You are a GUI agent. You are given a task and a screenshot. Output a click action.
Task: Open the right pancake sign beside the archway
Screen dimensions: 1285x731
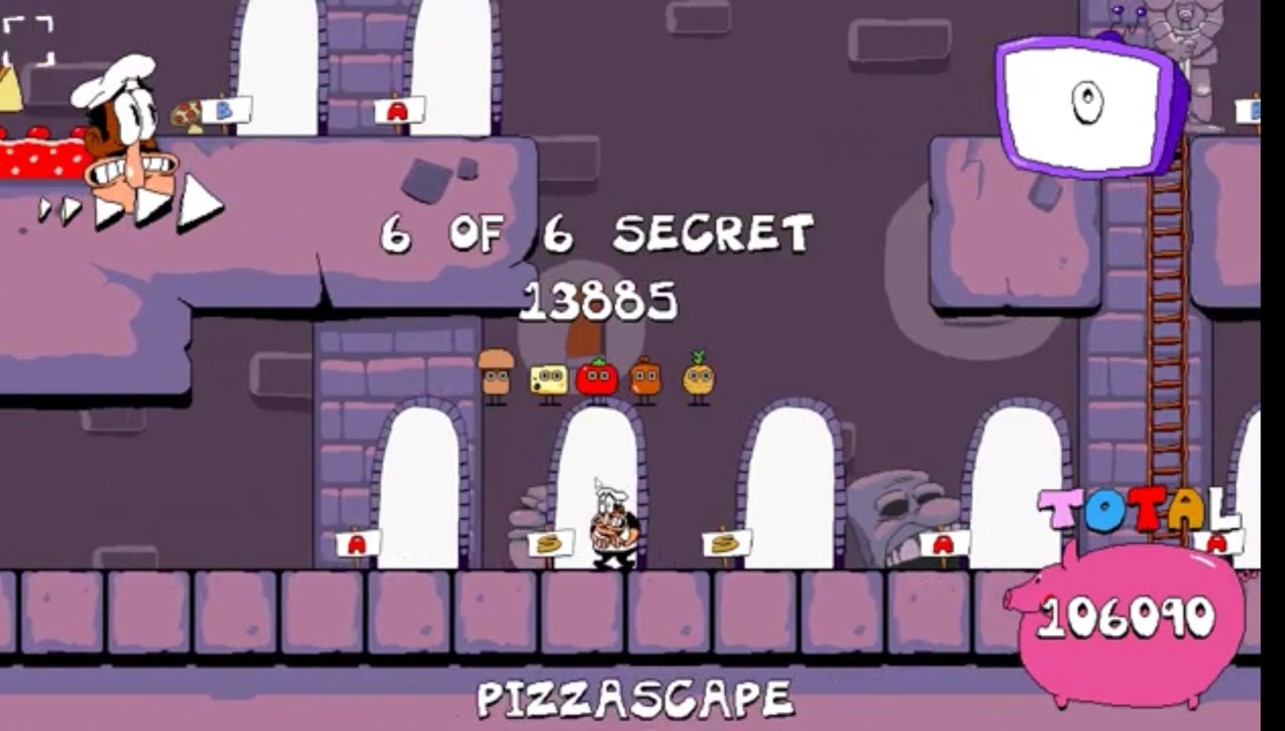(725, 543)
